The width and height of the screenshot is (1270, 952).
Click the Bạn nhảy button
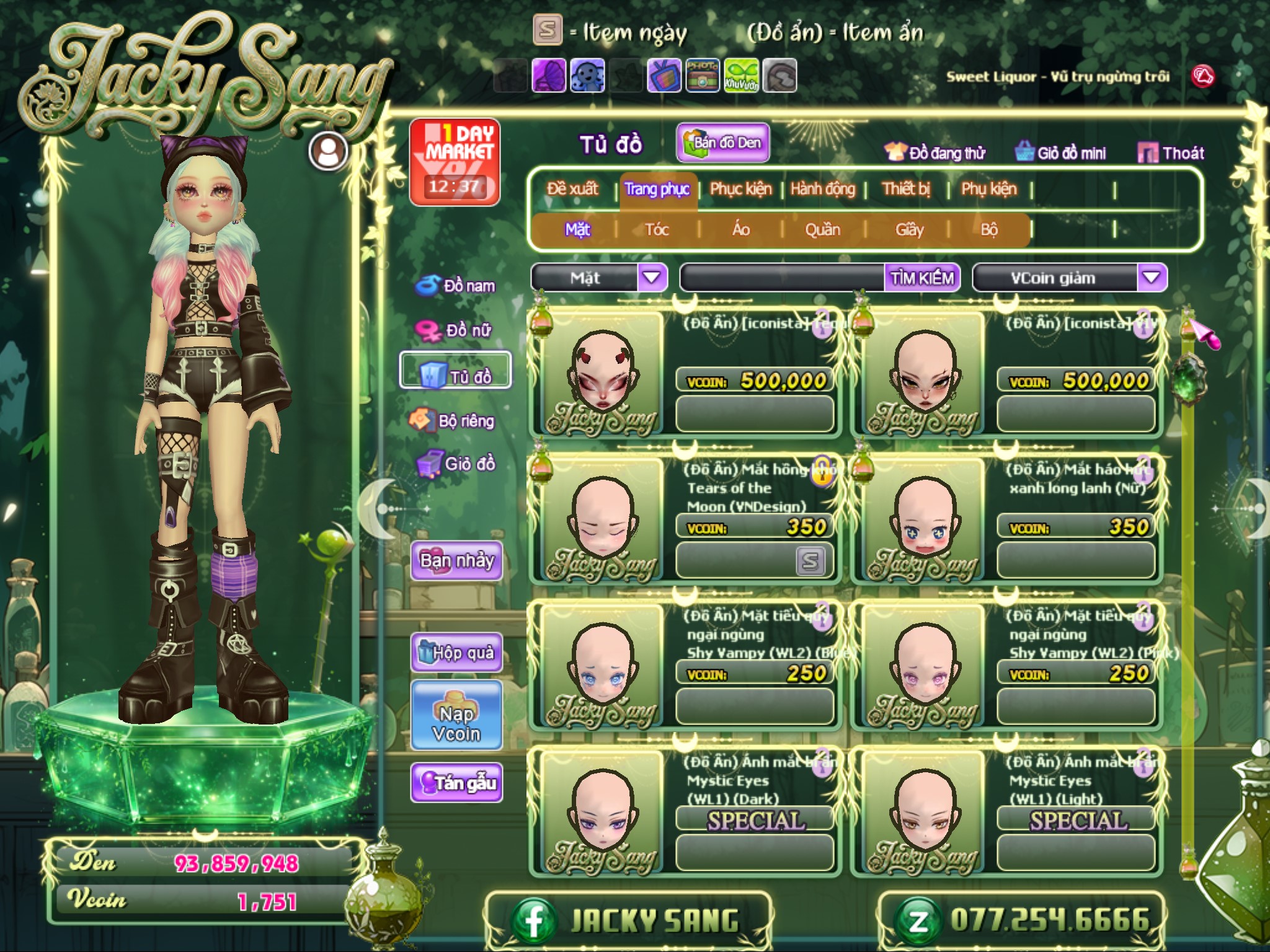(456, 561)
